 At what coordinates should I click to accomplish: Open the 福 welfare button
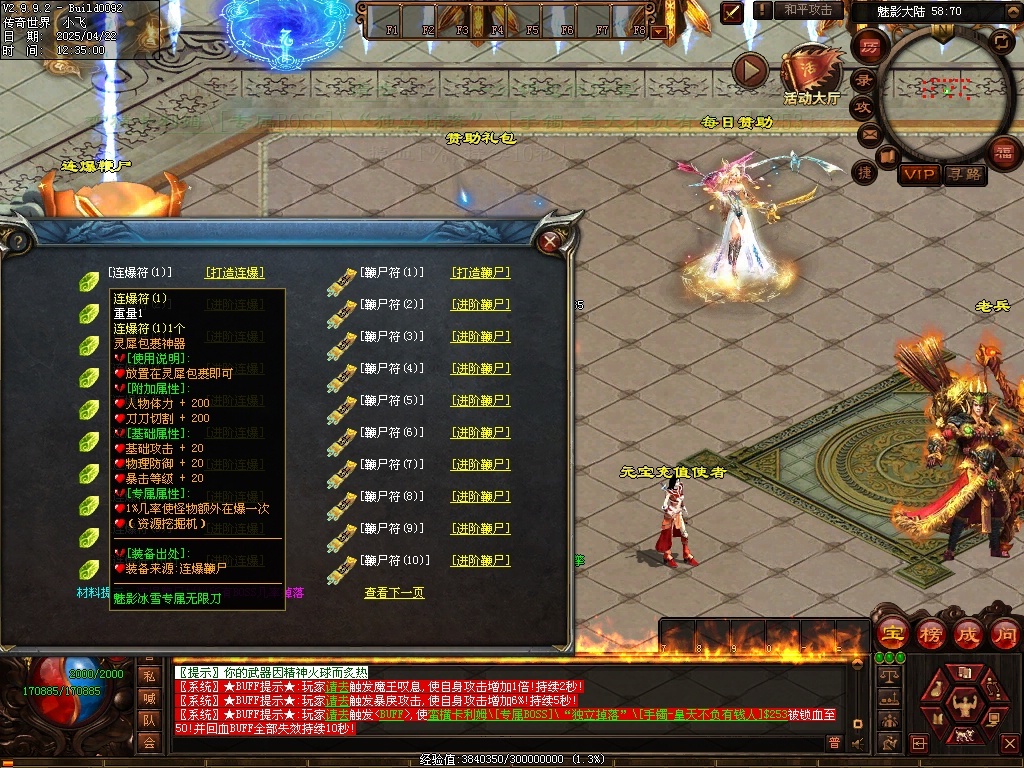[1003, 152]
